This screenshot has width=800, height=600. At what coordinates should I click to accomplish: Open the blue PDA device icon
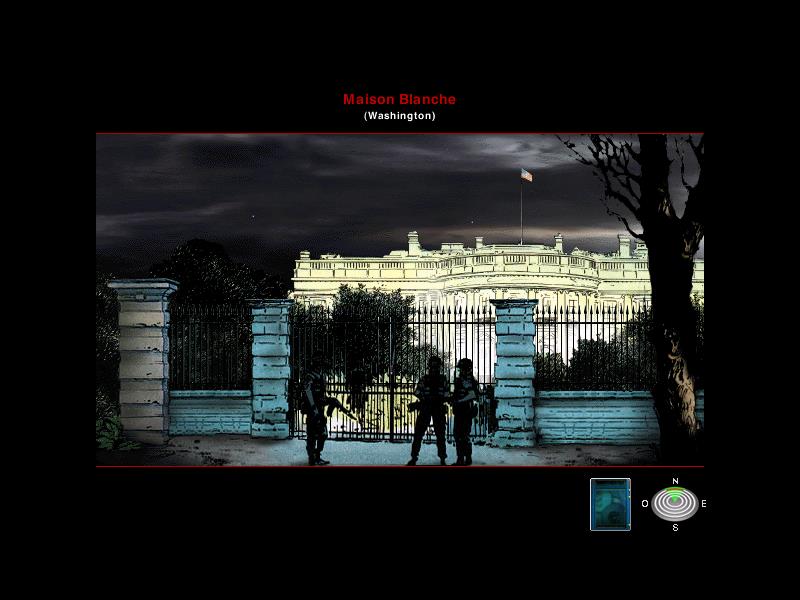(610, 504)
